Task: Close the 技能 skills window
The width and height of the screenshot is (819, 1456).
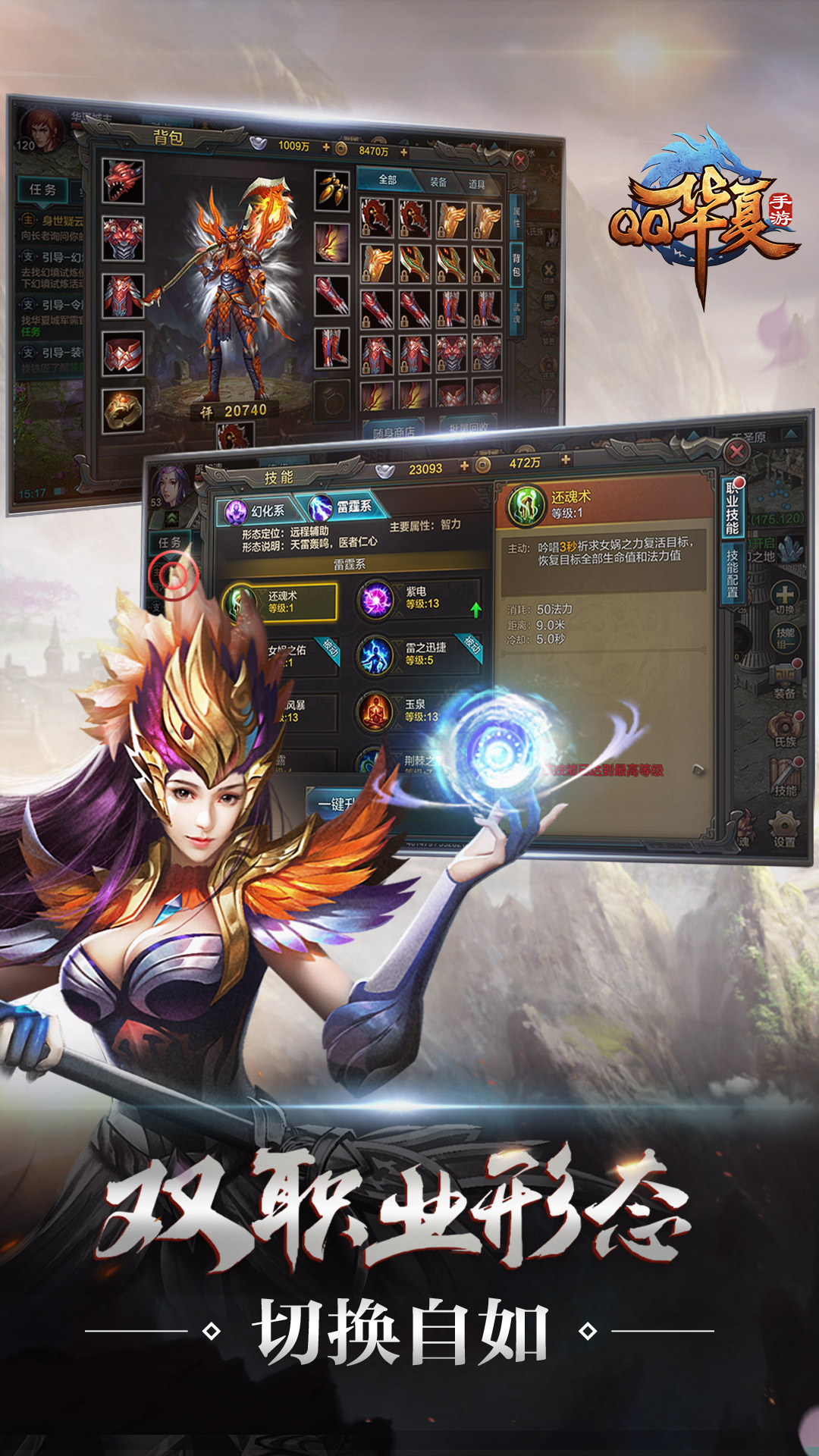Action: (736, 452)
